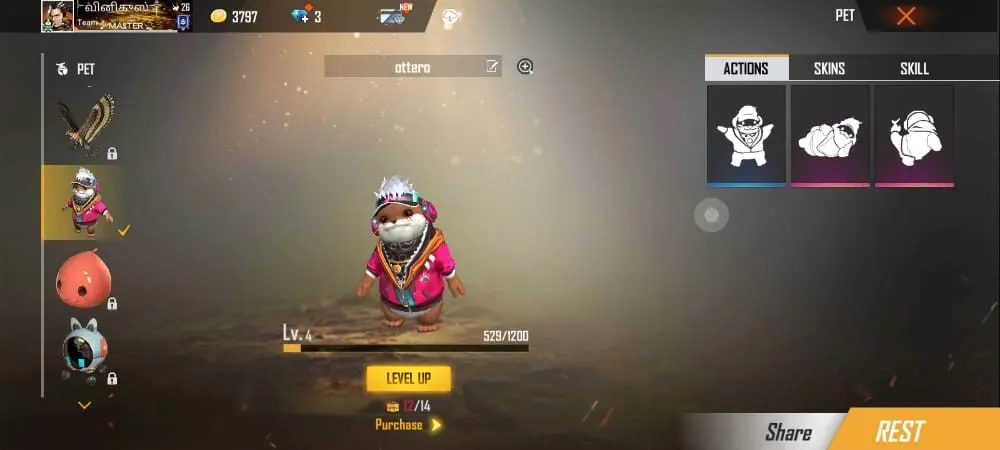Image resolution: width=1000 pixels, height=450 pixels.
Task: Choose the equipped ottero pet thumbnail
Action: tap(85, 201)
